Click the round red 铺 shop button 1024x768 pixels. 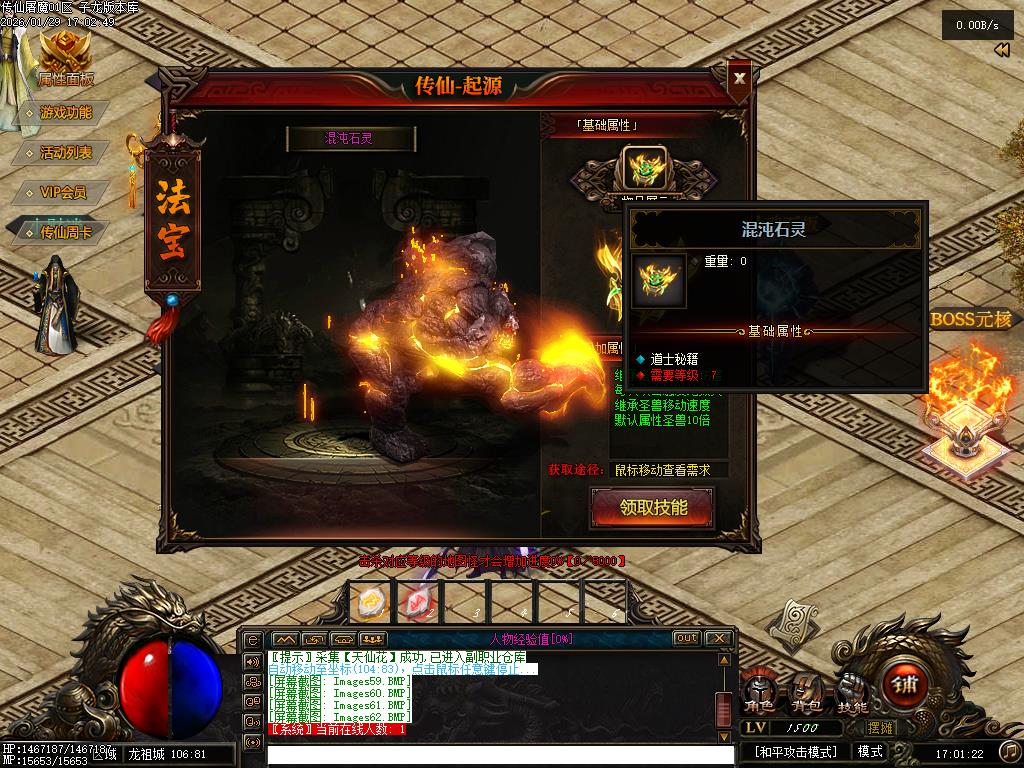(905, 686)
